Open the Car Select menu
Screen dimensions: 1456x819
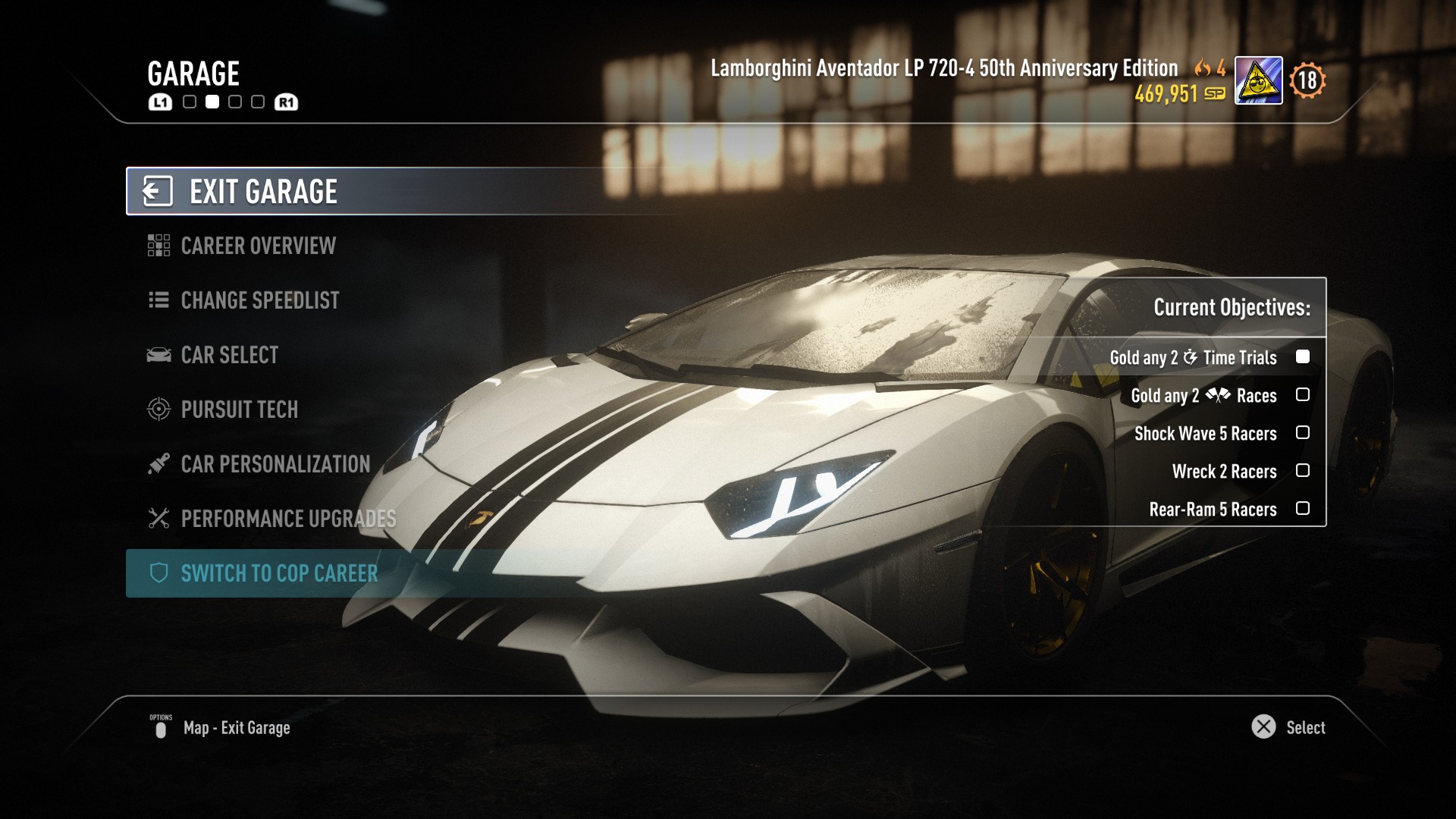[x=229, y=355]
